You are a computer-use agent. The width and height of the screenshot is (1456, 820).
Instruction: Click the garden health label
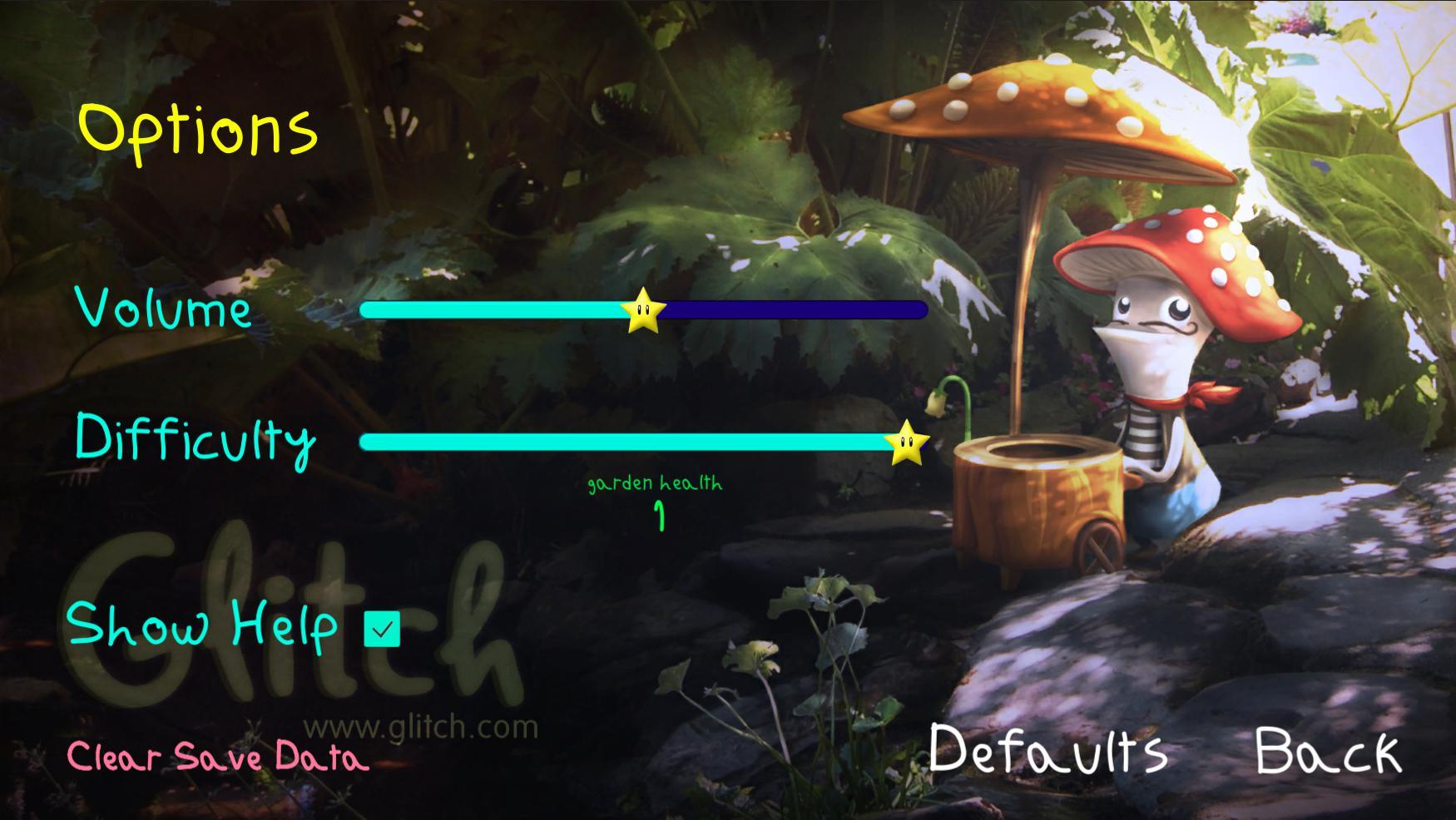pos(655,482)
